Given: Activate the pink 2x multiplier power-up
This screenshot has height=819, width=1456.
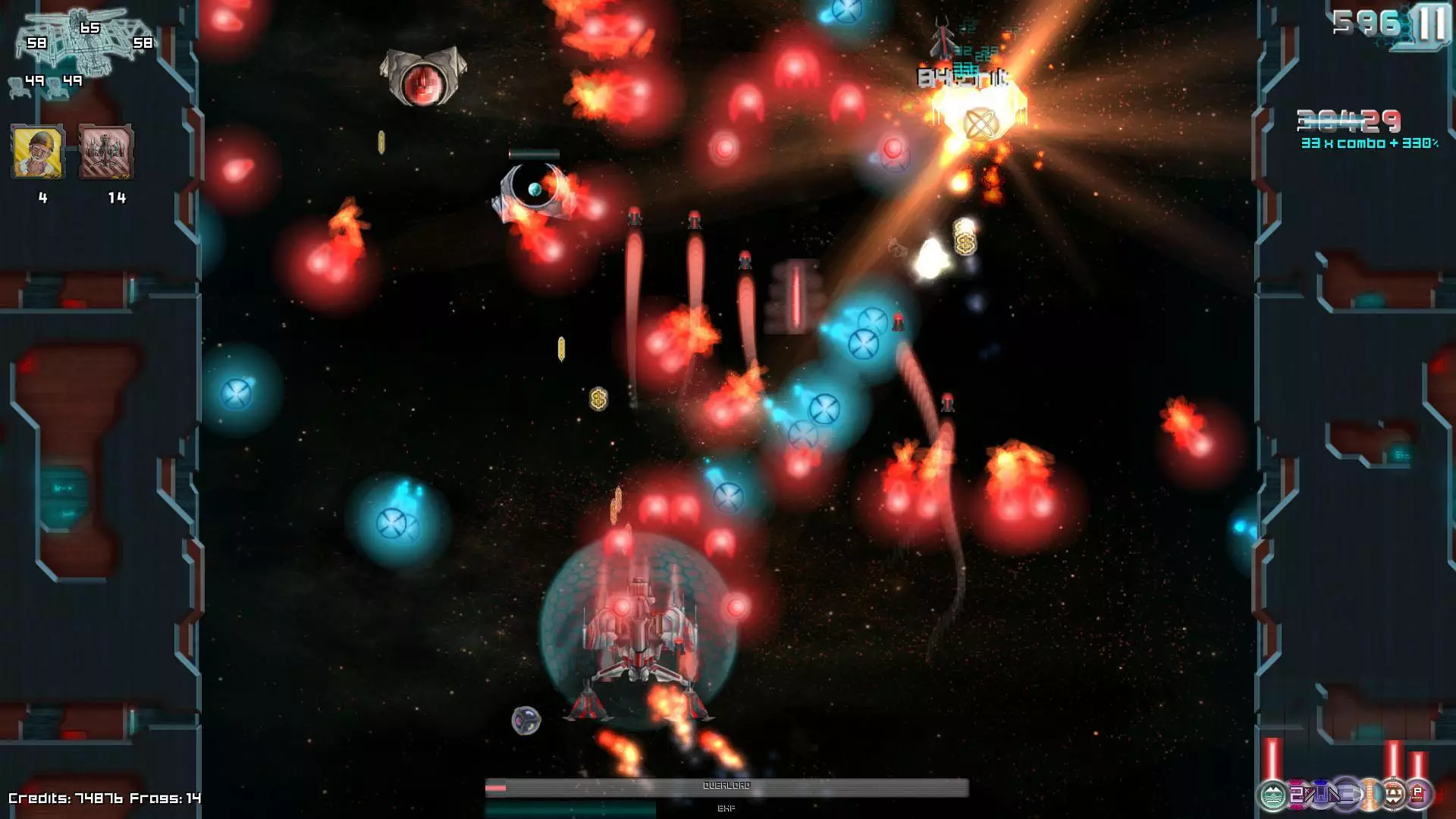Looking at the screenshot, I should point(1297,794).
